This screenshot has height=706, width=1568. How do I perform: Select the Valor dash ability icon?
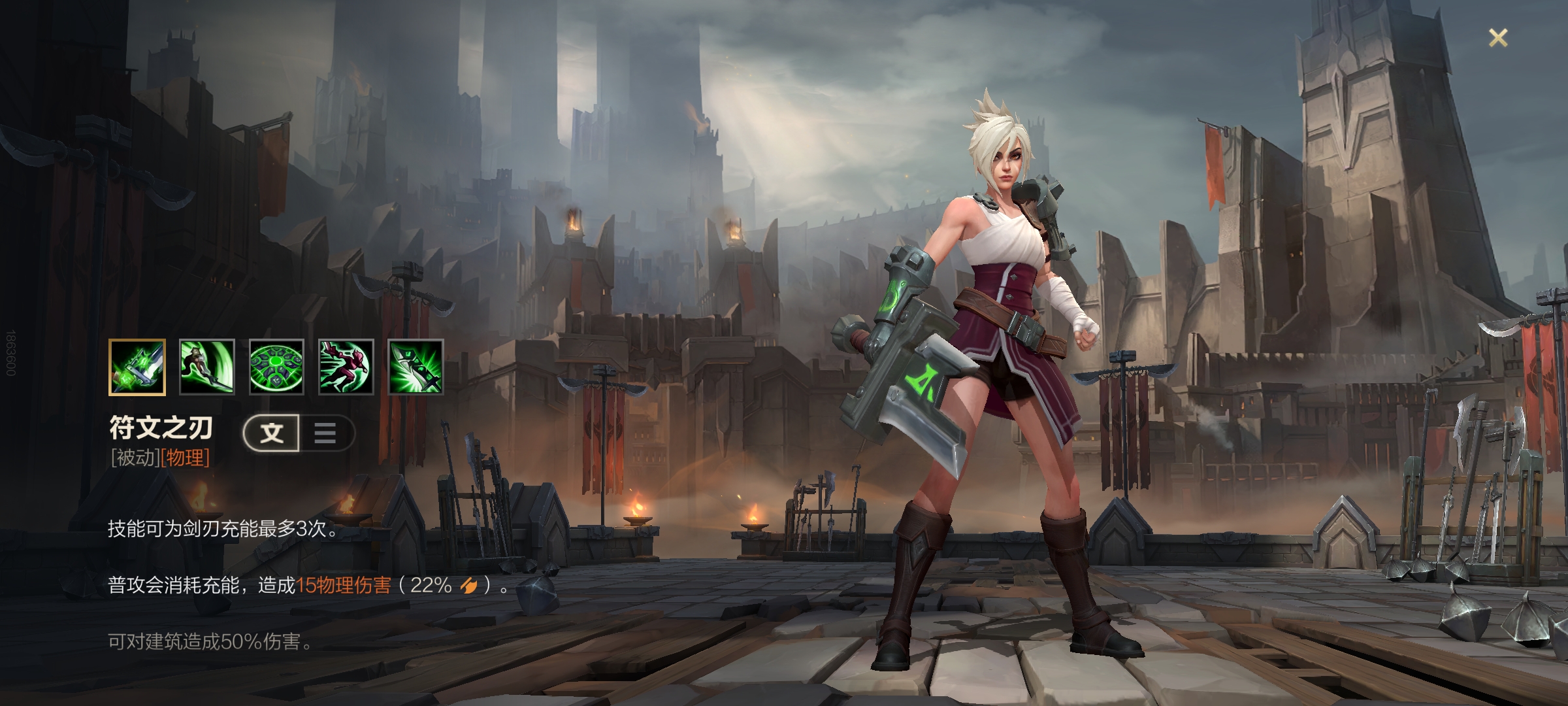click(x=346, y=367)
